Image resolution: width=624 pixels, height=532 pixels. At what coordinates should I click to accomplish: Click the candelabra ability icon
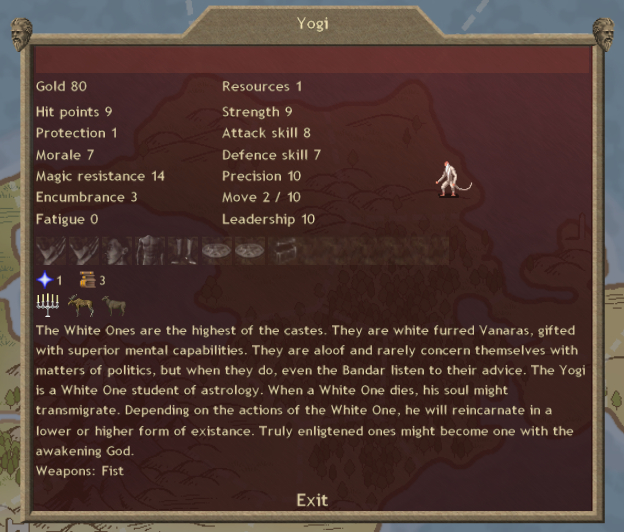(47, 305)
